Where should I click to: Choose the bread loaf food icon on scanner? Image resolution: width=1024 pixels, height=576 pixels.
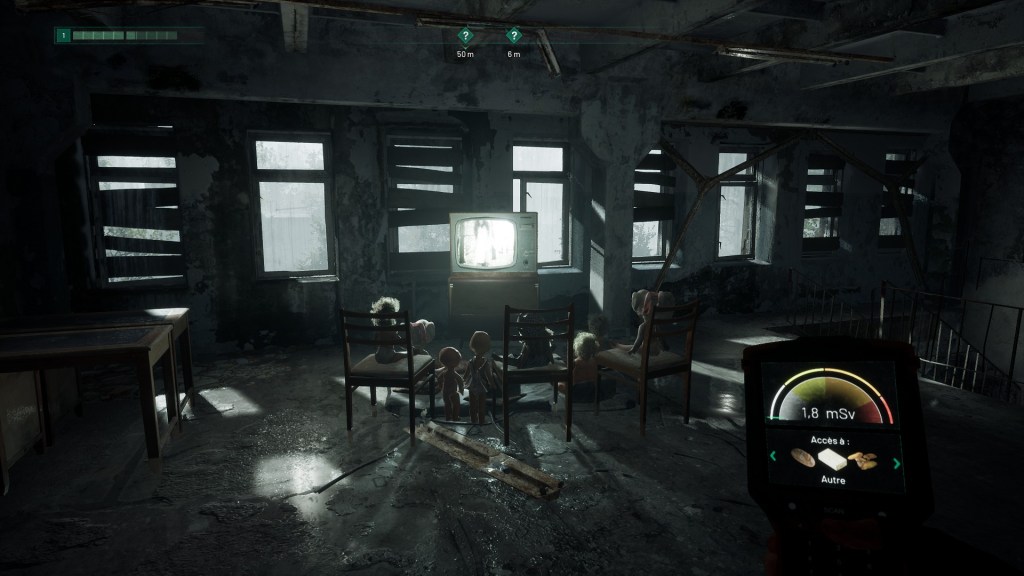click(801, 458)
